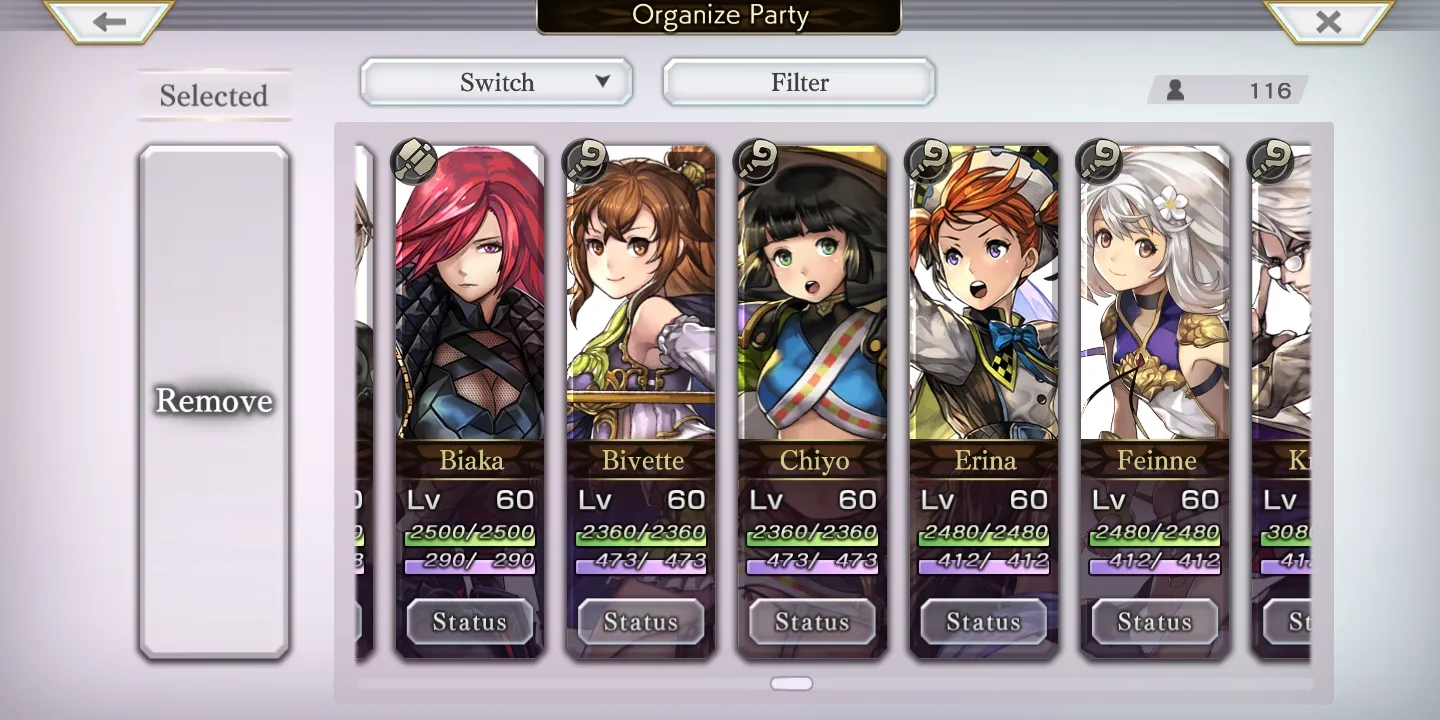Select Erina's character portrait
The height and width of the screenshot is (720, 1440).
984,300
